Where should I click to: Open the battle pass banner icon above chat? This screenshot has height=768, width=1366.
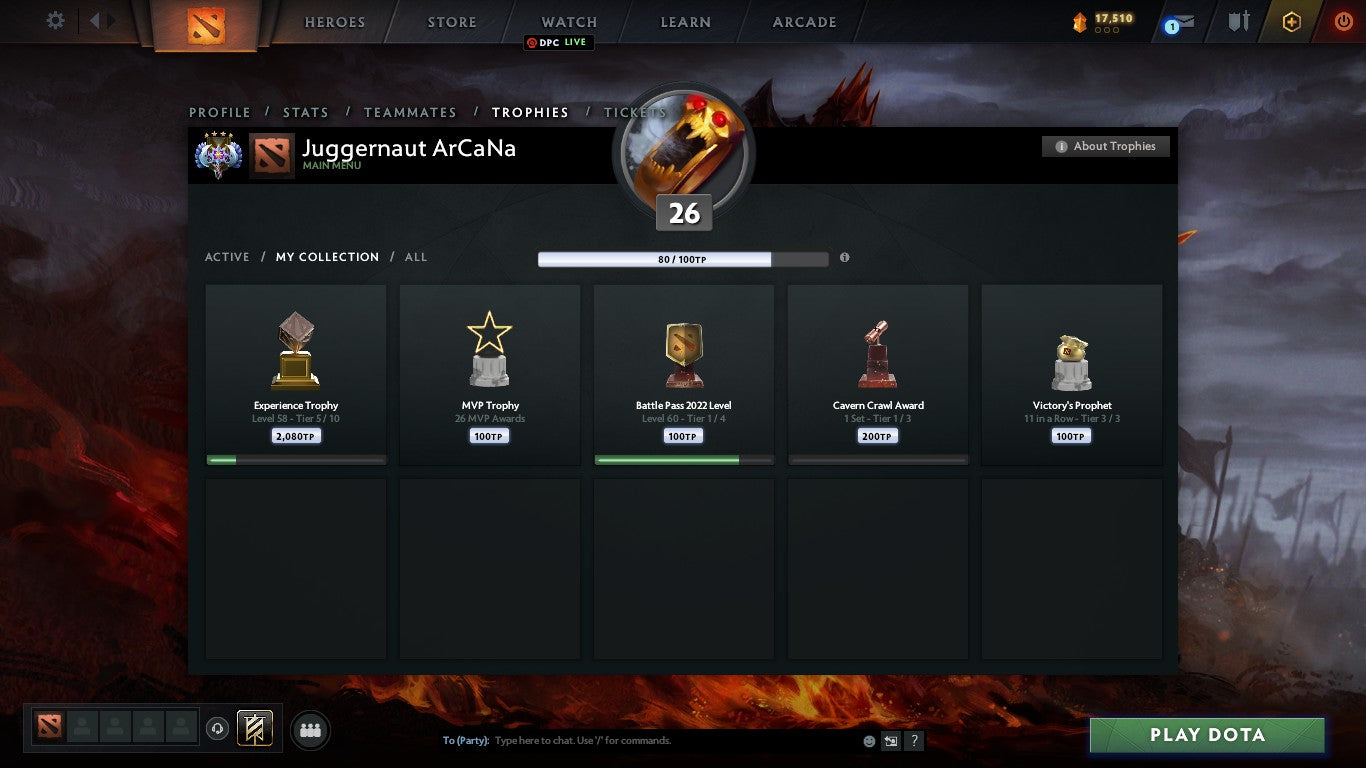coord(252,729)
